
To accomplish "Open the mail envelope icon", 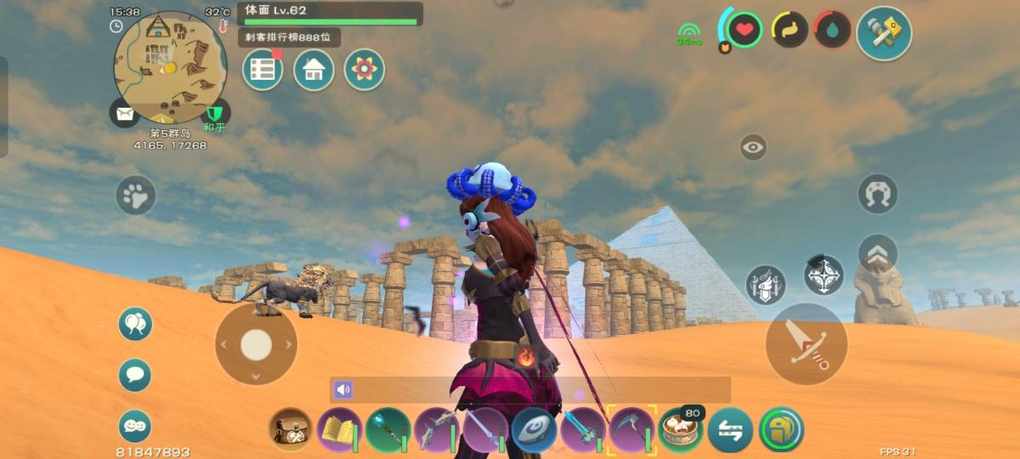I will (x=124, y=113).
